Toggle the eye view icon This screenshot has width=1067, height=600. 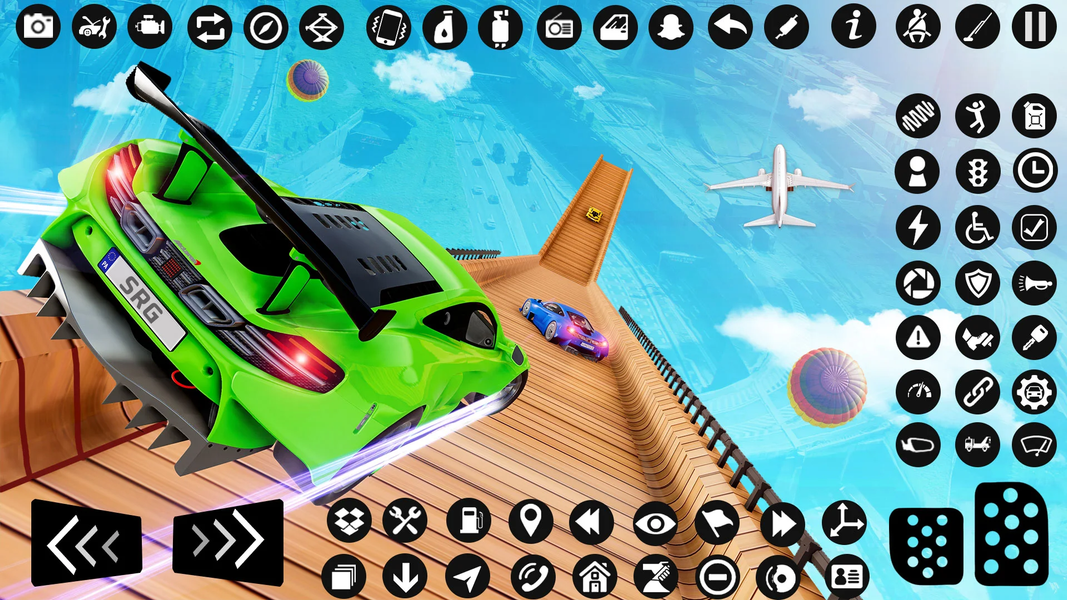click(x=655, y=522)
